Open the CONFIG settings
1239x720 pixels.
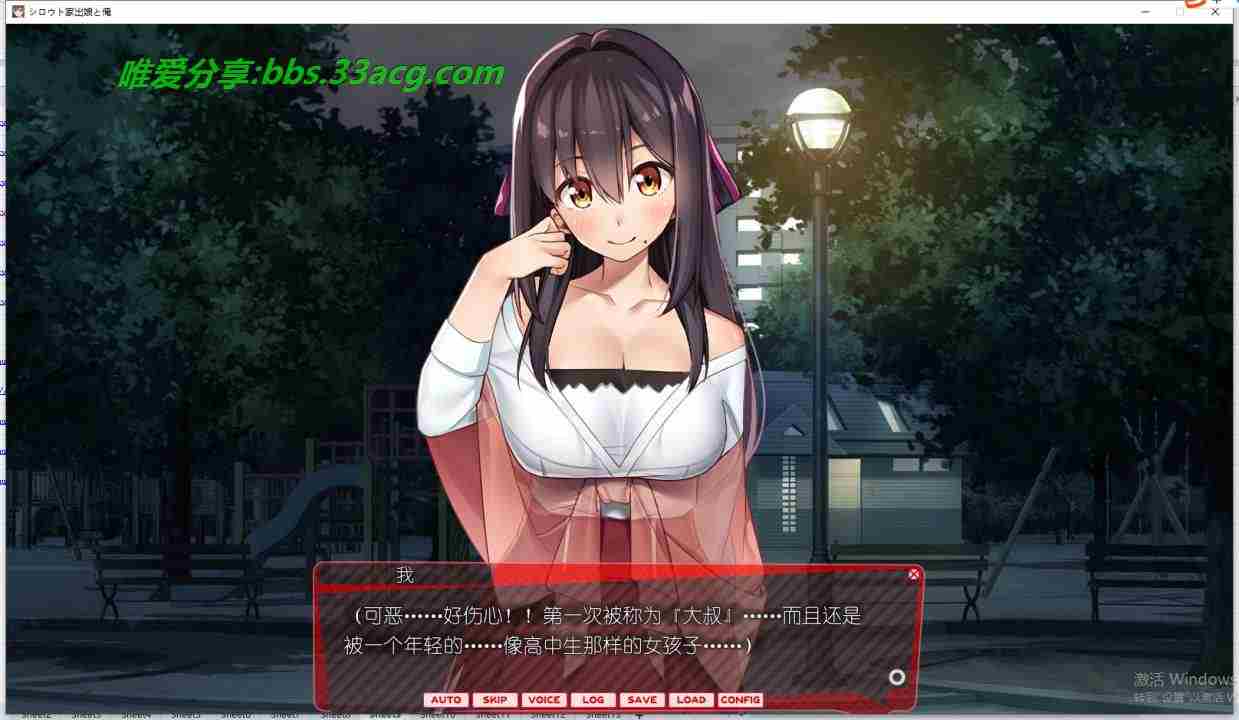point(740,700)
